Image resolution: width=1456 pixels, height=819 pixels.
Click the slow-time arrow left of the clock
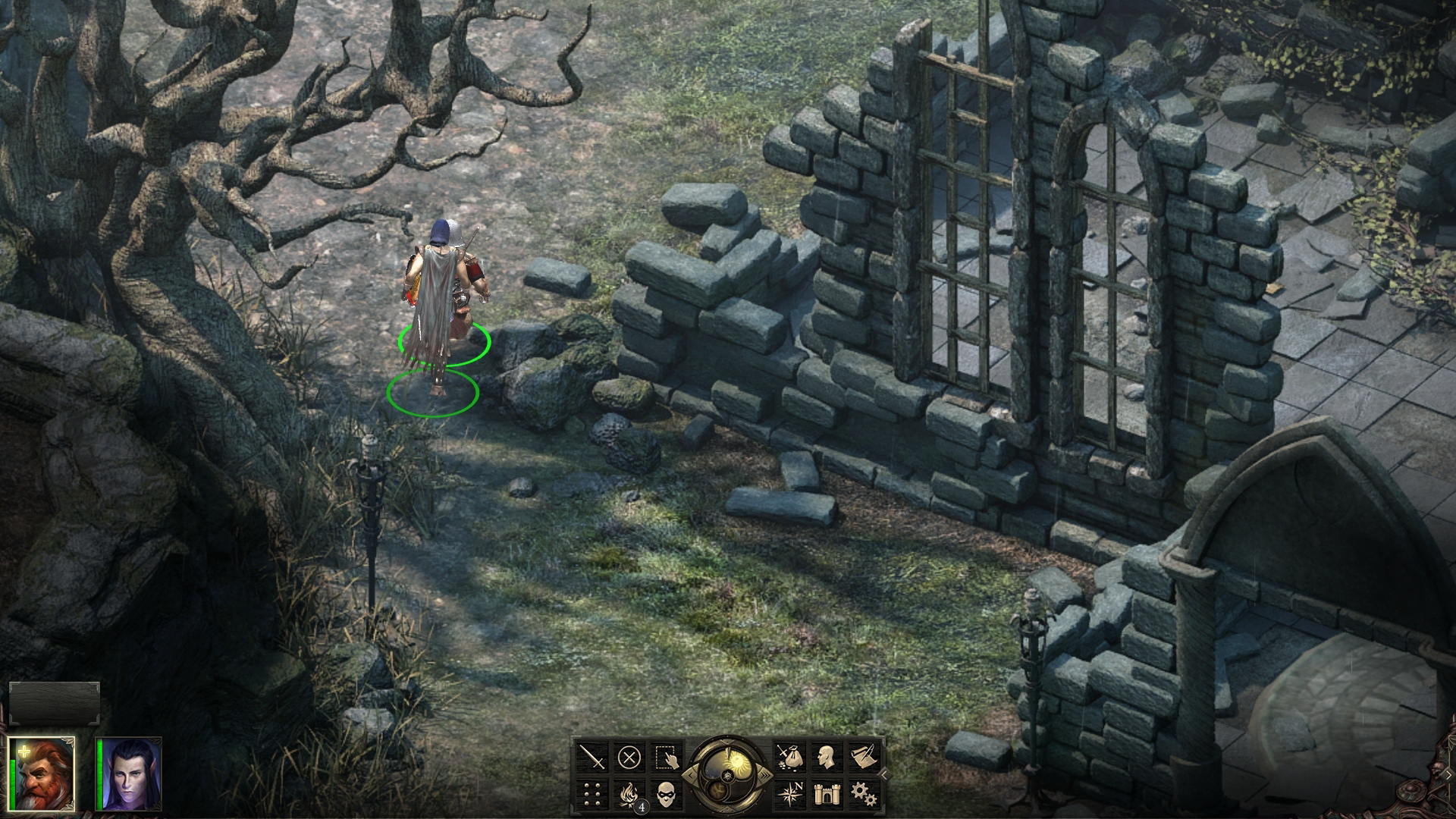[x=689, y=776]
